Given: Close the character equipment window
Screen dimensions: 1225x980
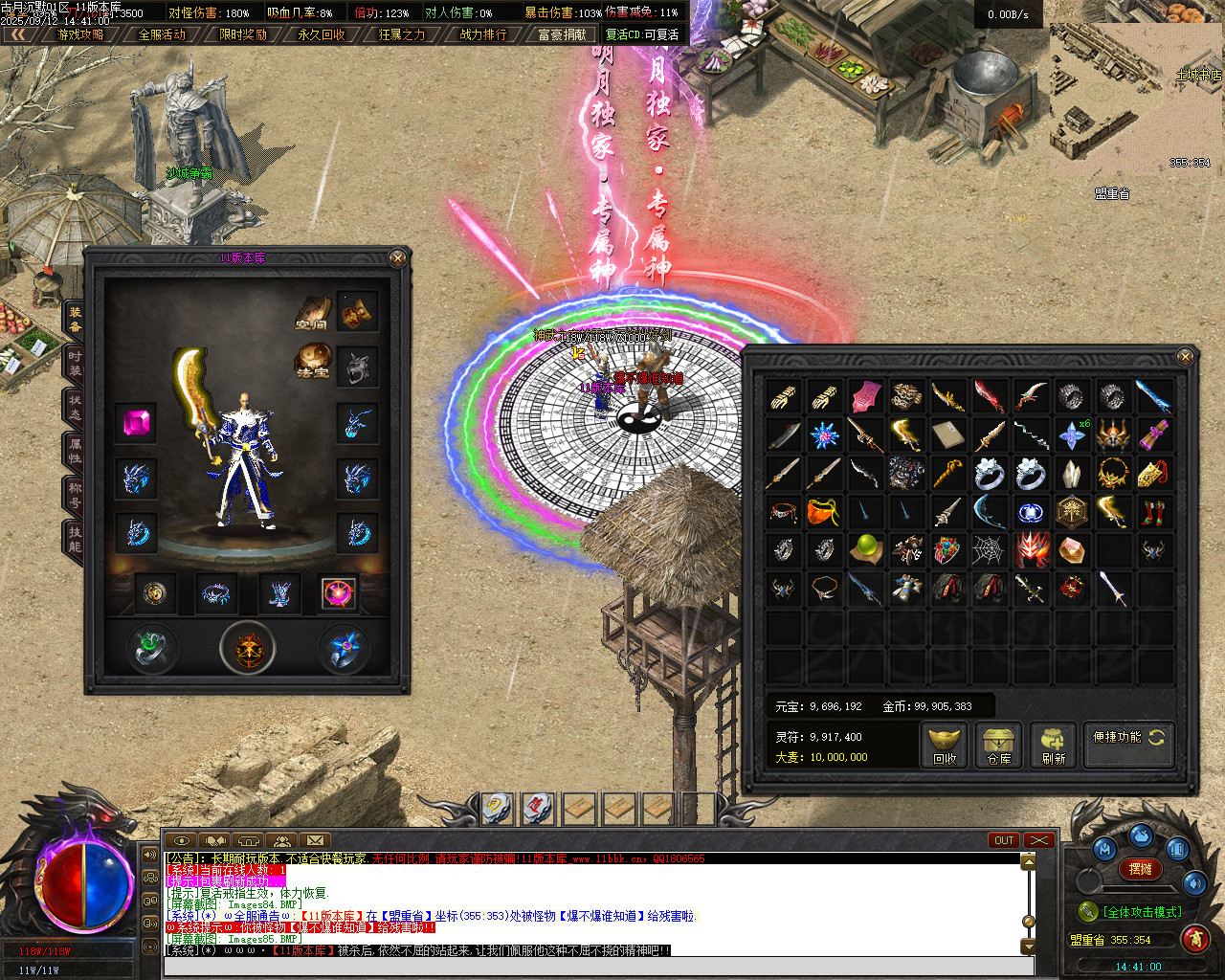Looking at the screenshot, I should pyautogui.click(x=398, y=257).
